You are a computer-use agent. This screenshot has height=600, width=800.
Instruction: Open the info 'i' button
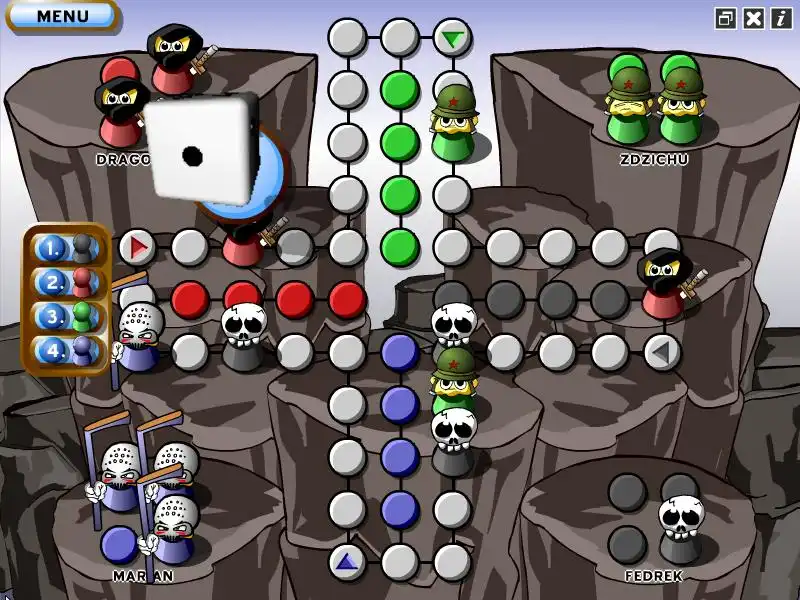[781, 18]
